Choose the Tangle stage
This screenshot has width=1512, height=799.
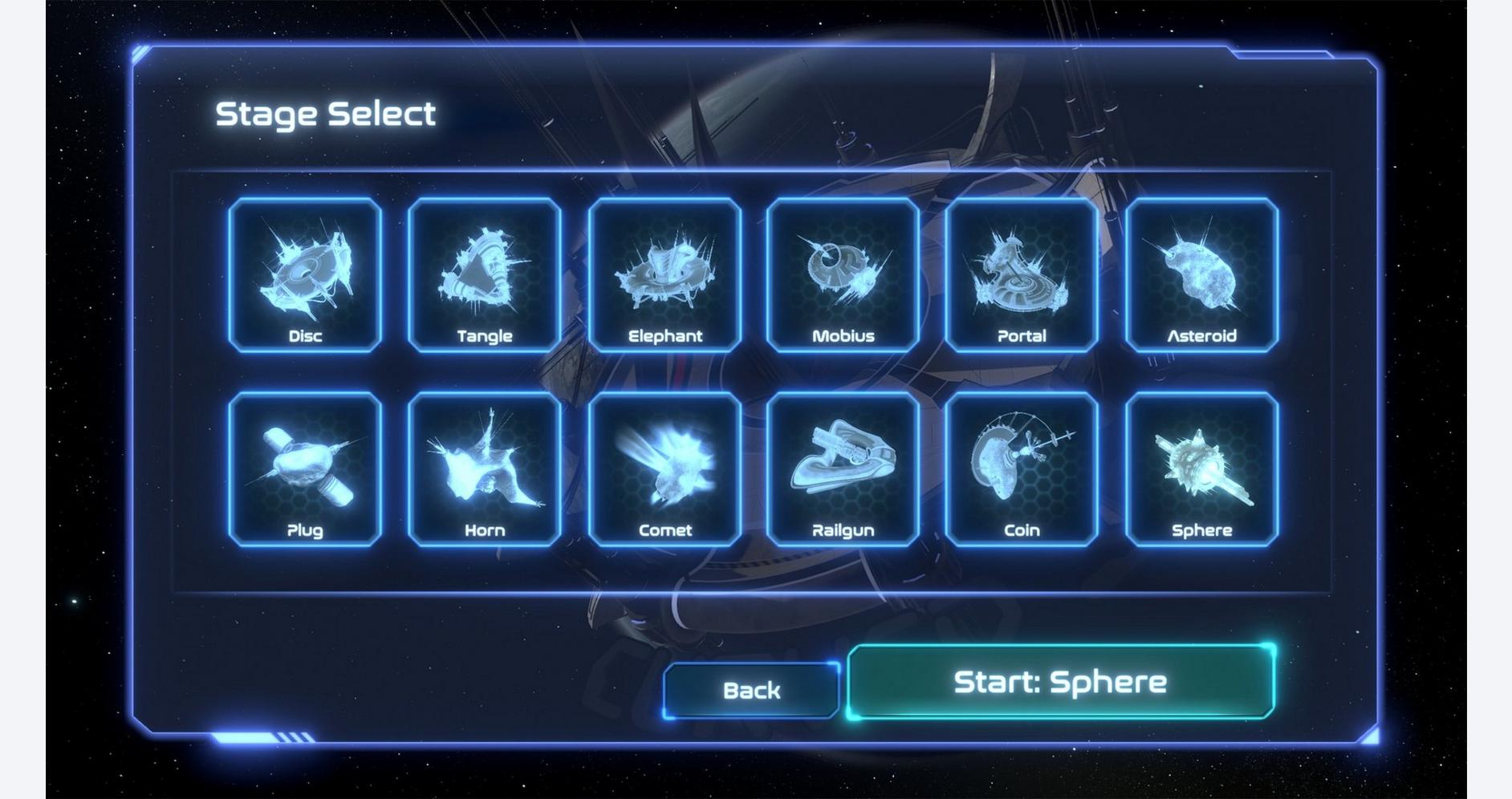pyautogui.click(x=485, y=274)
